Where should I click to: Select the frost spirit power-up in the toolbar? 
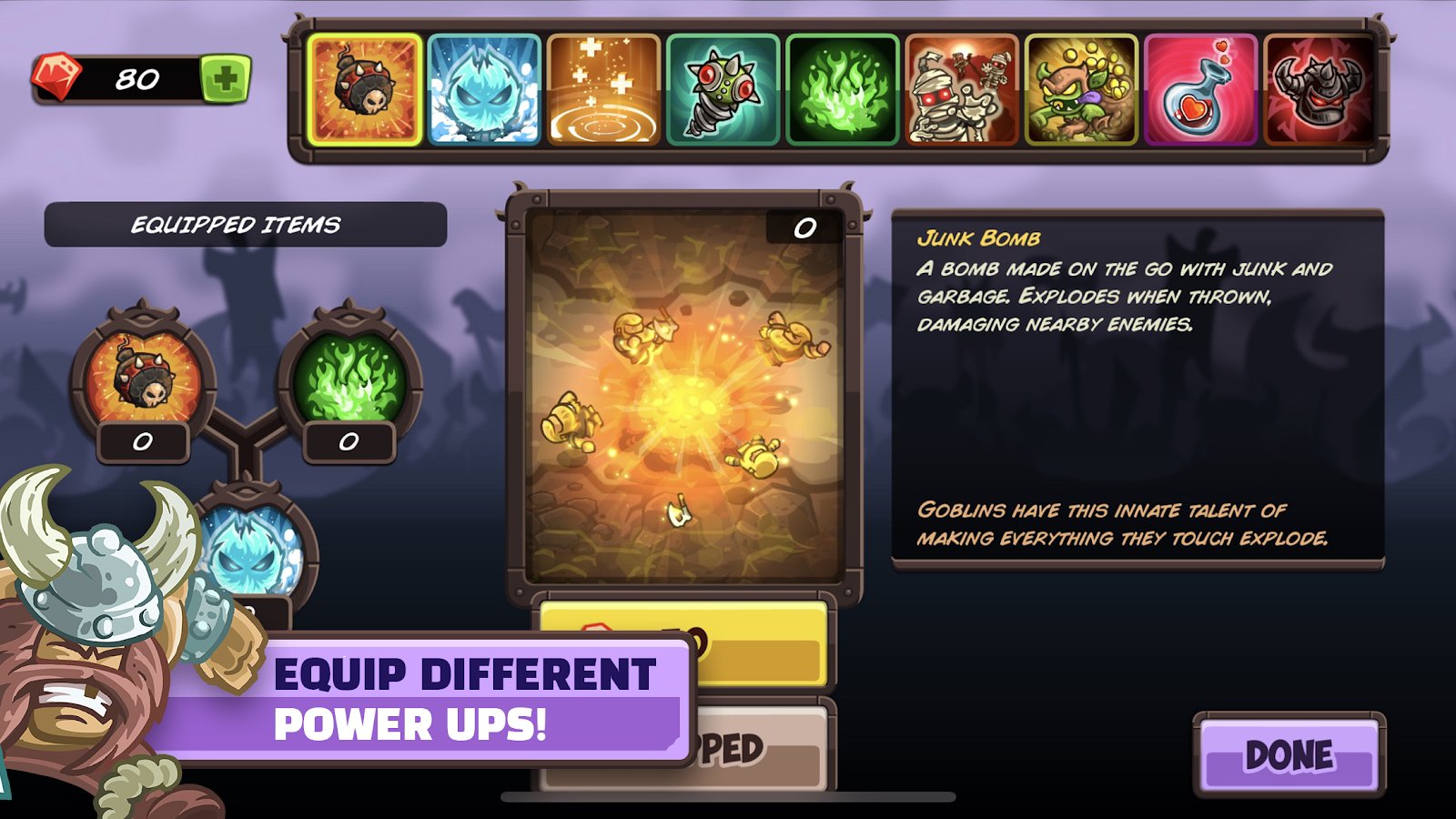(x=481, y=88)
